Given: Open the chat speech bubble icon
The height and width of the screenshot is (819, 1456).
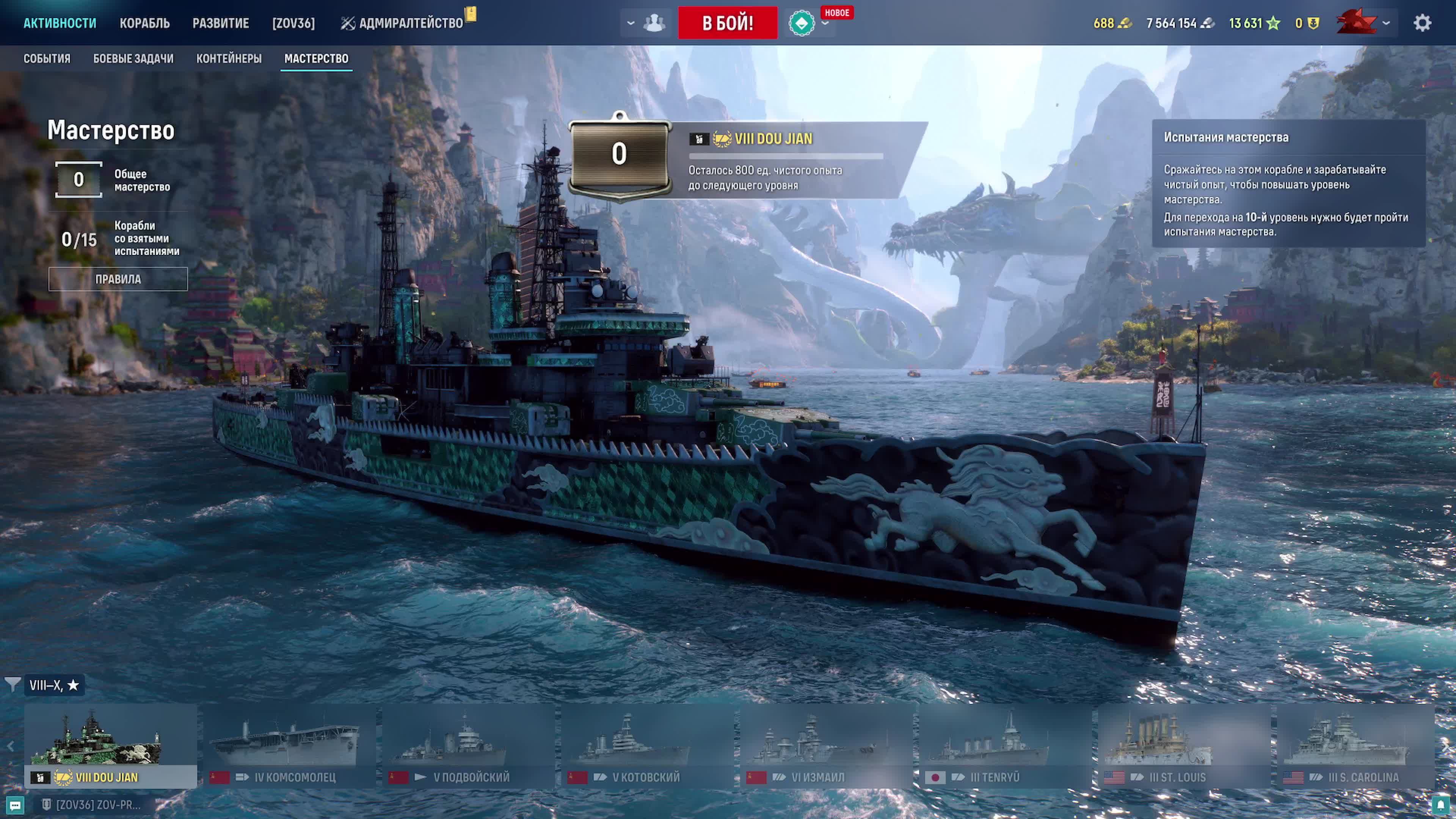Looking at the screenshot, I should [15, 805].
